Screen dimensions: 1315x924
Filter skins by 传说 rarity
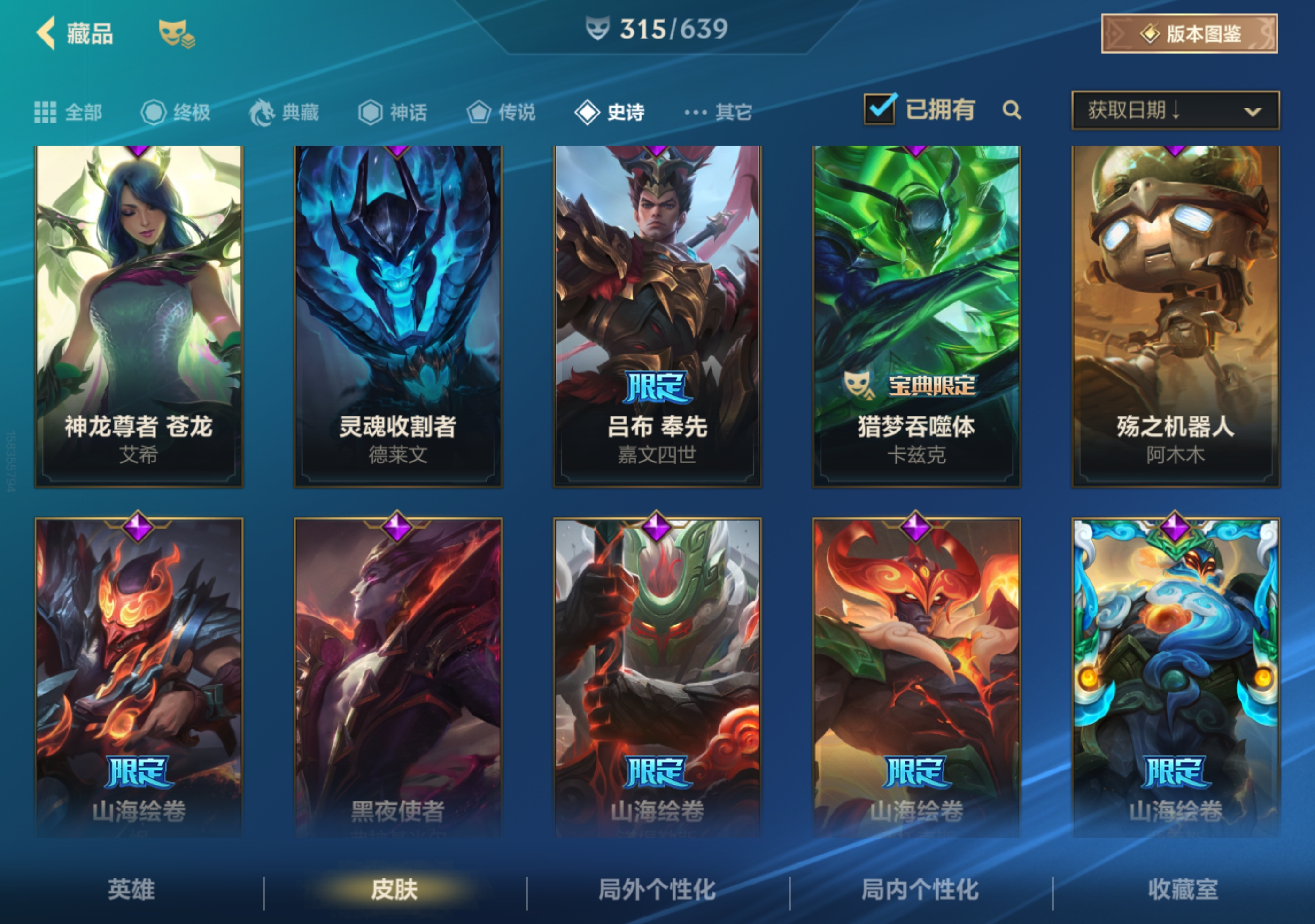pyautogui.click(x=501, y=112)
